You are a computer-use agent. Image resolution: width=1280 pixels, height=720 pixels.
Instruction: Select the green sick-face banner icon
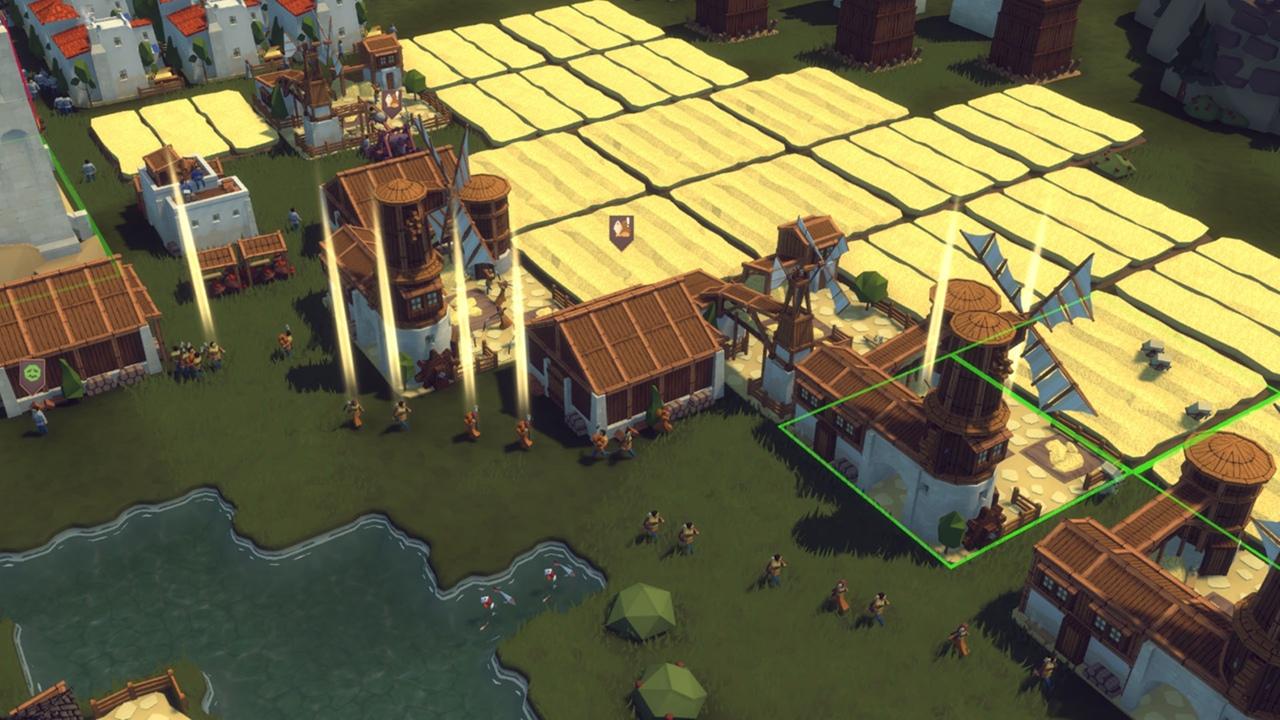click(x=32, y=376)
